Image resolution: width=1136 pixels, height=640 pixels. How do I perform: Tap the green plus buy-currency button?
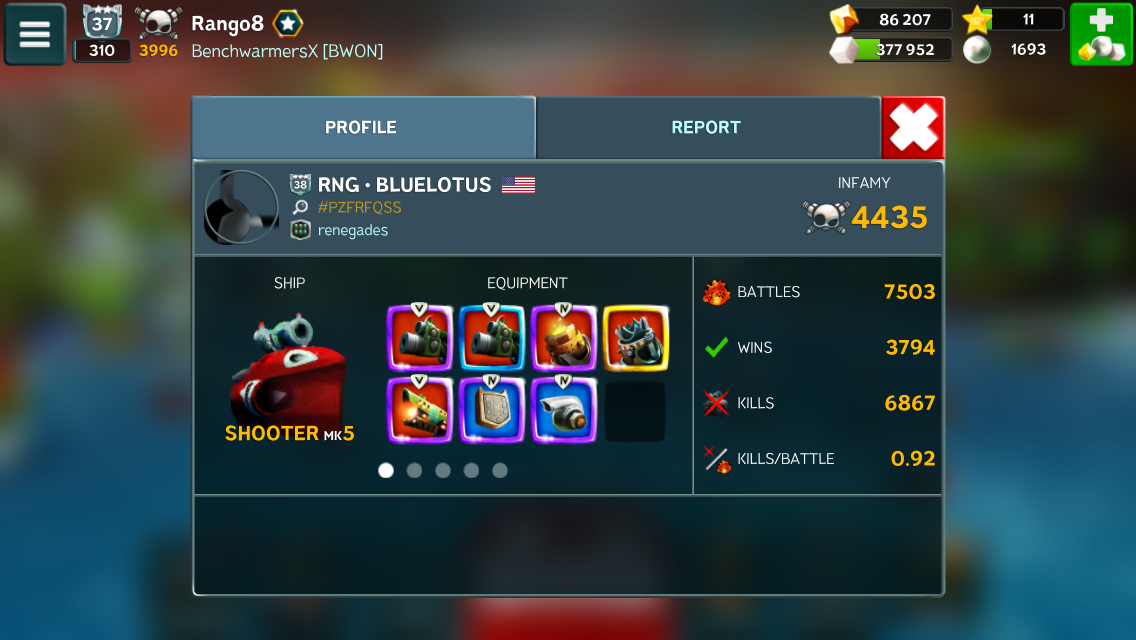pyautogui.click(x=1101, y=34)
